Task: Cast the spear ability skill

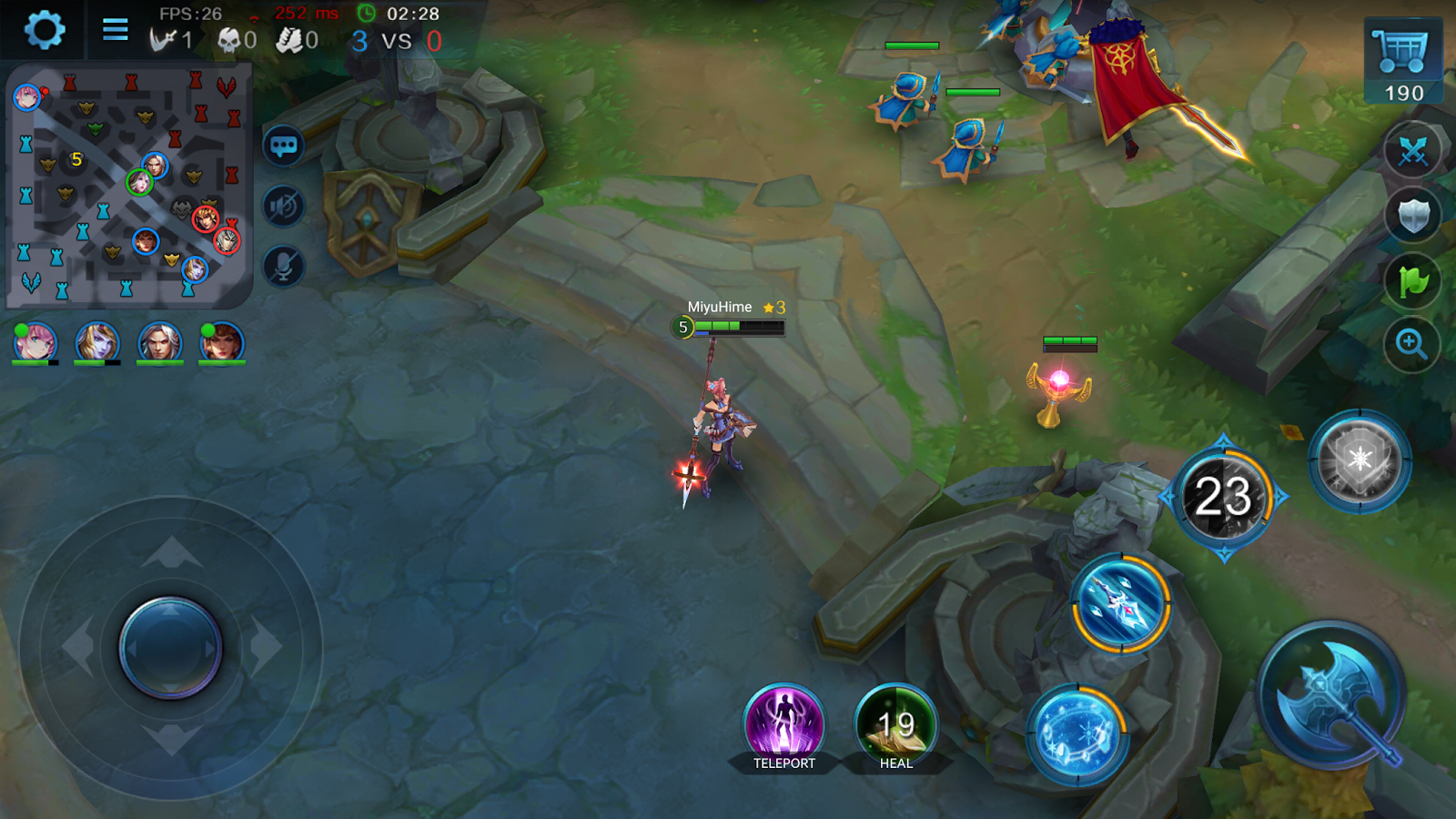Action: [x=1119, y=601]
